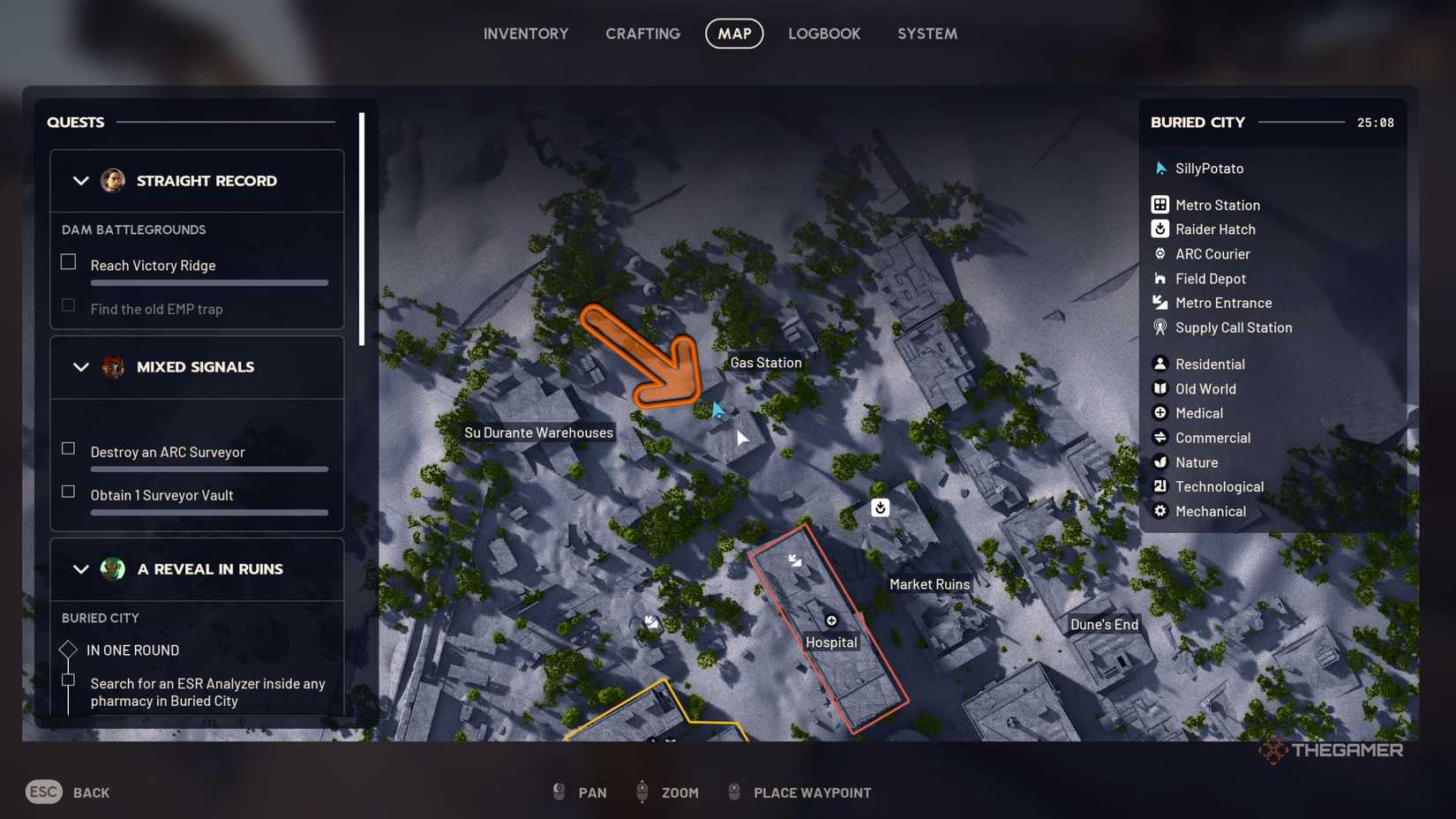This screenshot has height=819, width=1456.
Task: Click the Field Depot legend icon
Action: click(1159, 278)
